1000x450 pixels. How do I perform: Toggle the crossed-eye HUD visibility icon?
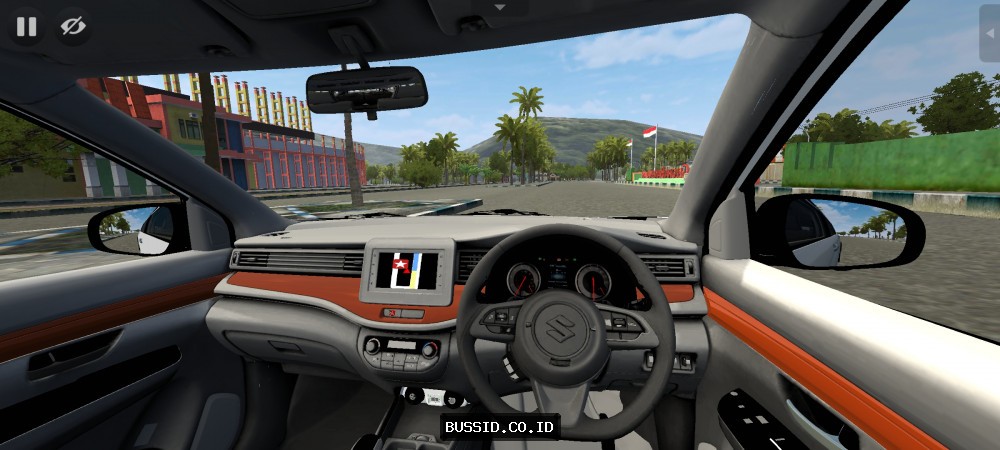click(73, 26)
